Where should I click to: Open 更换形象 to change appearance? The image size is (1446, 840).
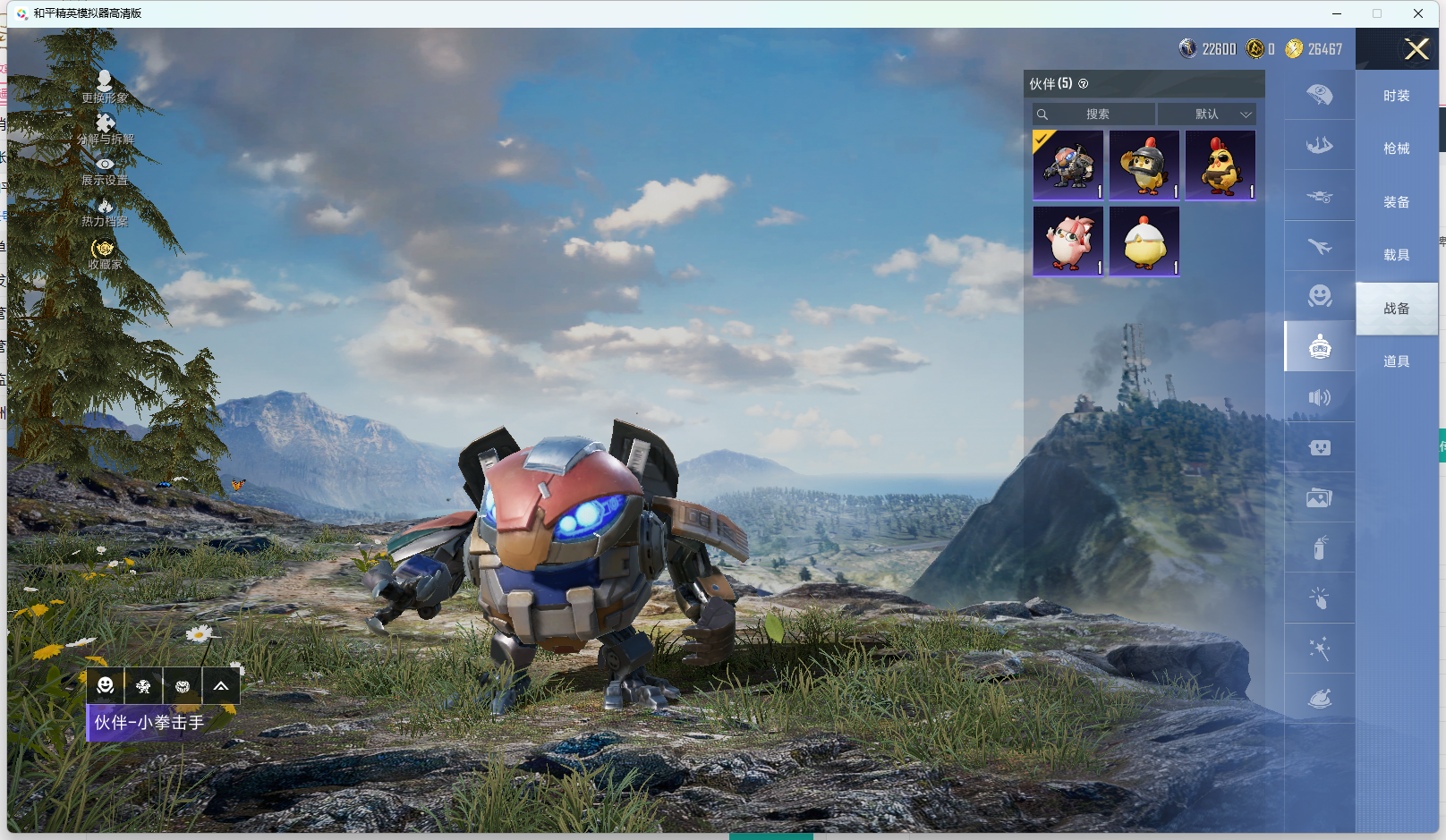(105, 88)
